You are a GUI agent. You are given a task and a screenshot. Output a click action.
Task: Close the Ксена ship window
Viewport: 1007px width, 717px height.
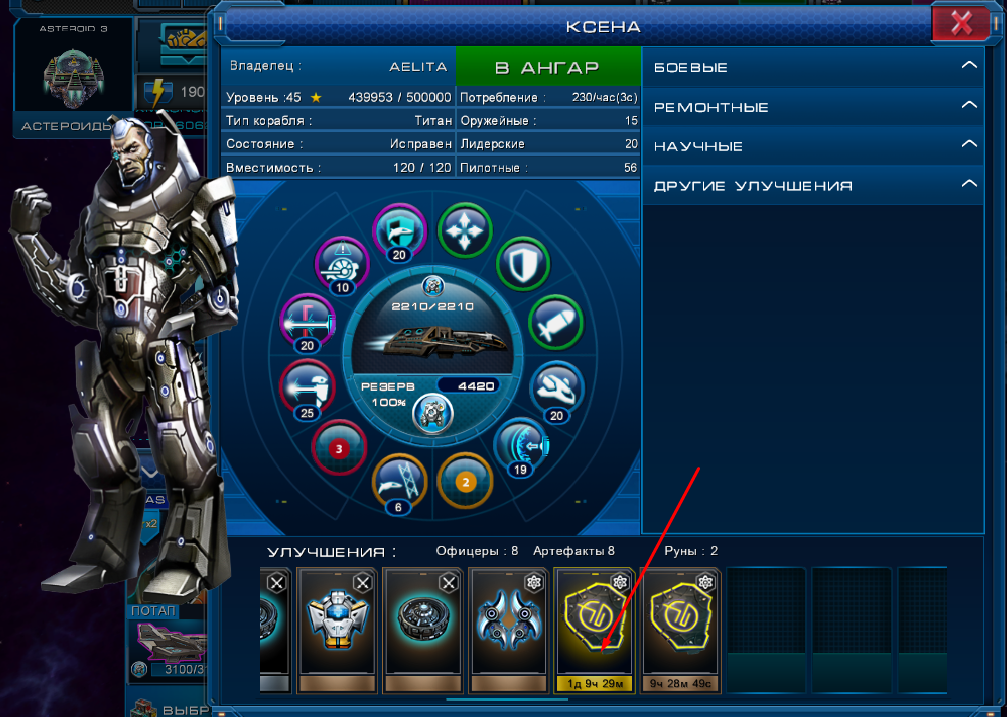[961, 22]
